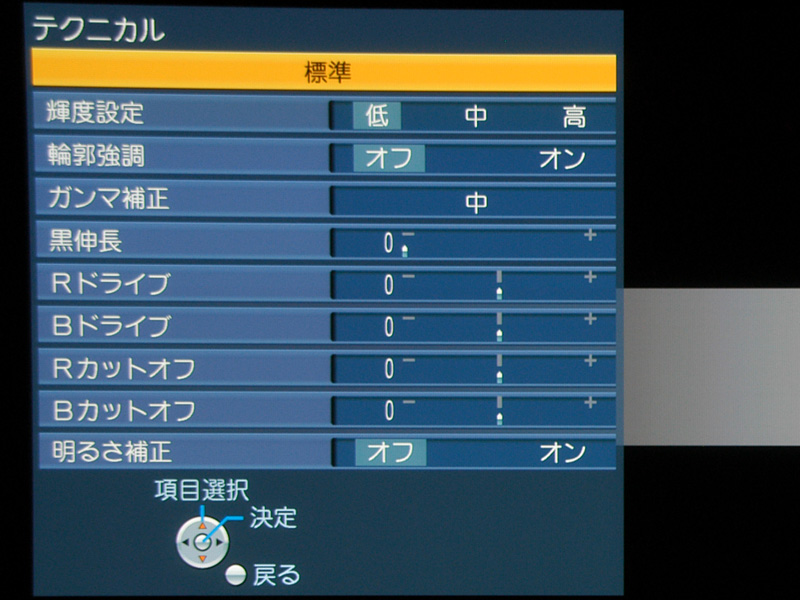Adjust the Rドライブ slider
This screenshot has width=800, height=600.
coord(495,285)
